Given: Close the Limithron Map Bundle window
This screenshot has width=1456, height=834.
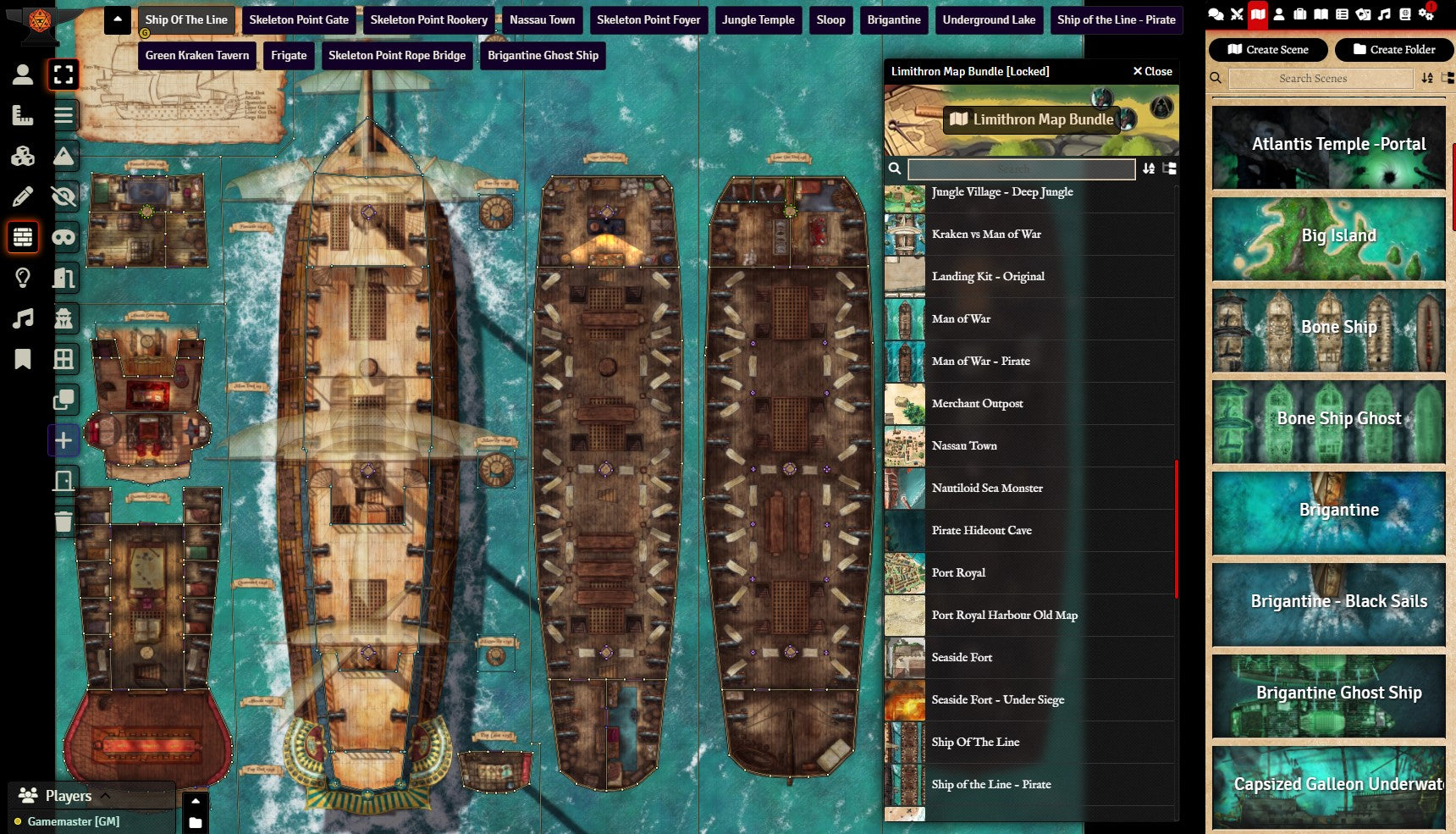Looking at the screenshot, I should point(1152,71).
